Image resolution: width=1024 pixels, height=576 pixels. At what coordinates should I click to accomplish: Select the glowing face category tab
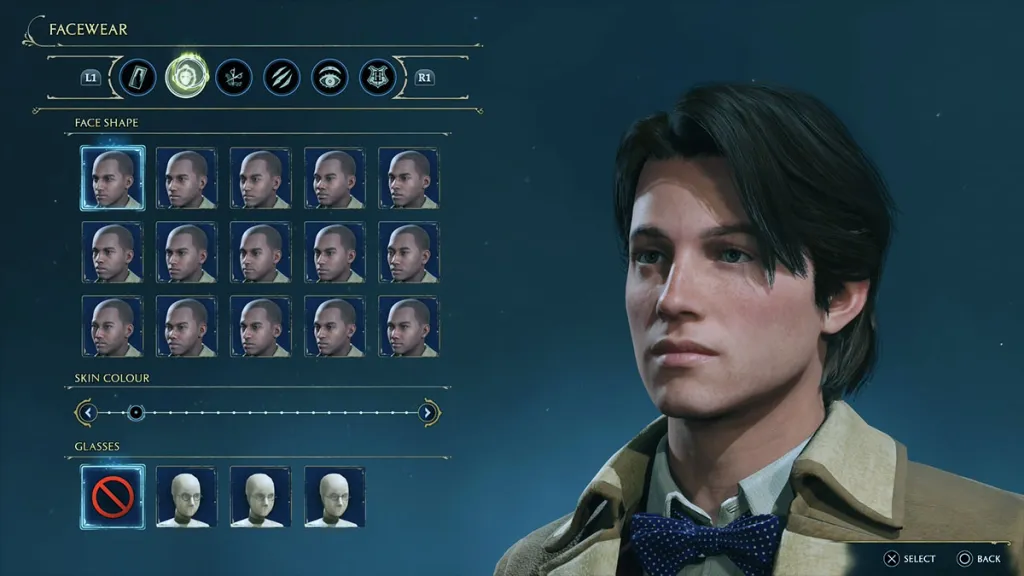[186, 77]
